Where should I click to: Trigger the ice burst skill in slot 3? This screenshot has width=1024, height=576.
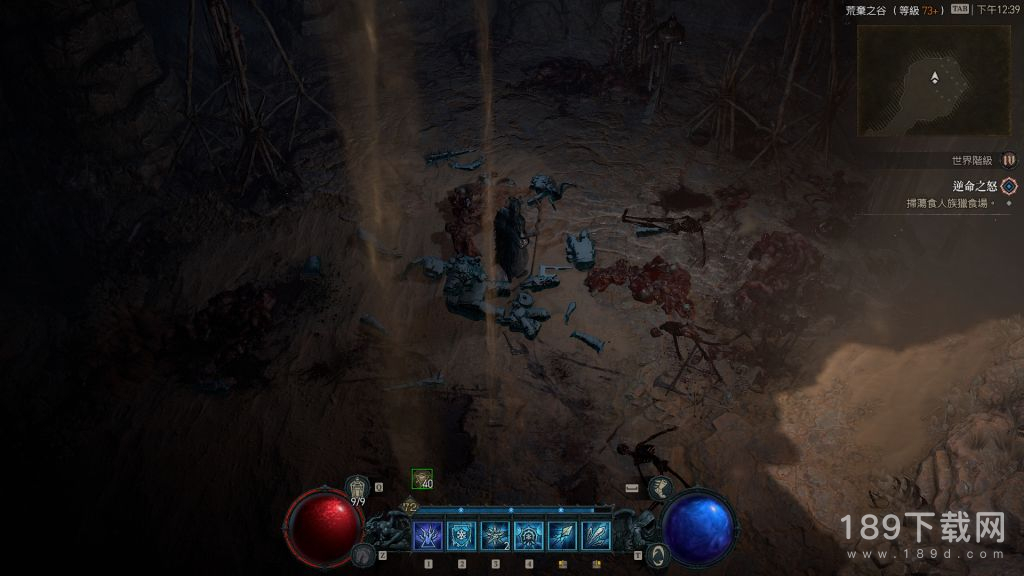(x=495, y=536)
